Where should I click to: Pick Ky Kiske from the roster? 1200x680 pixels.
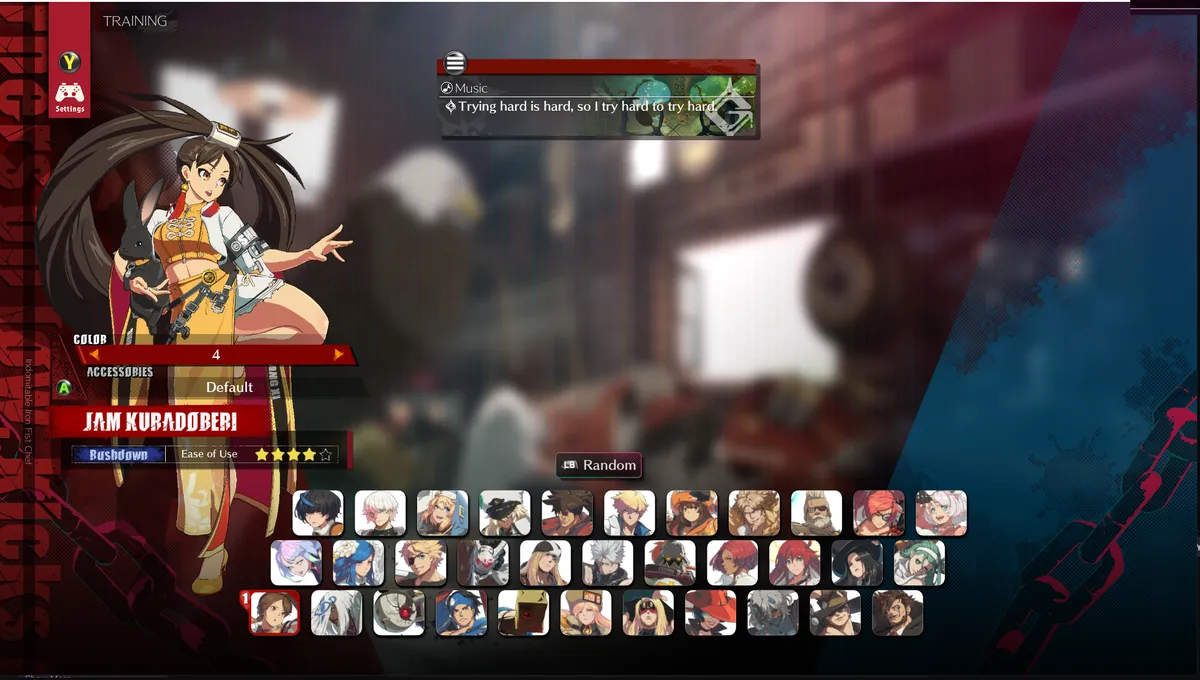[629, 513]
